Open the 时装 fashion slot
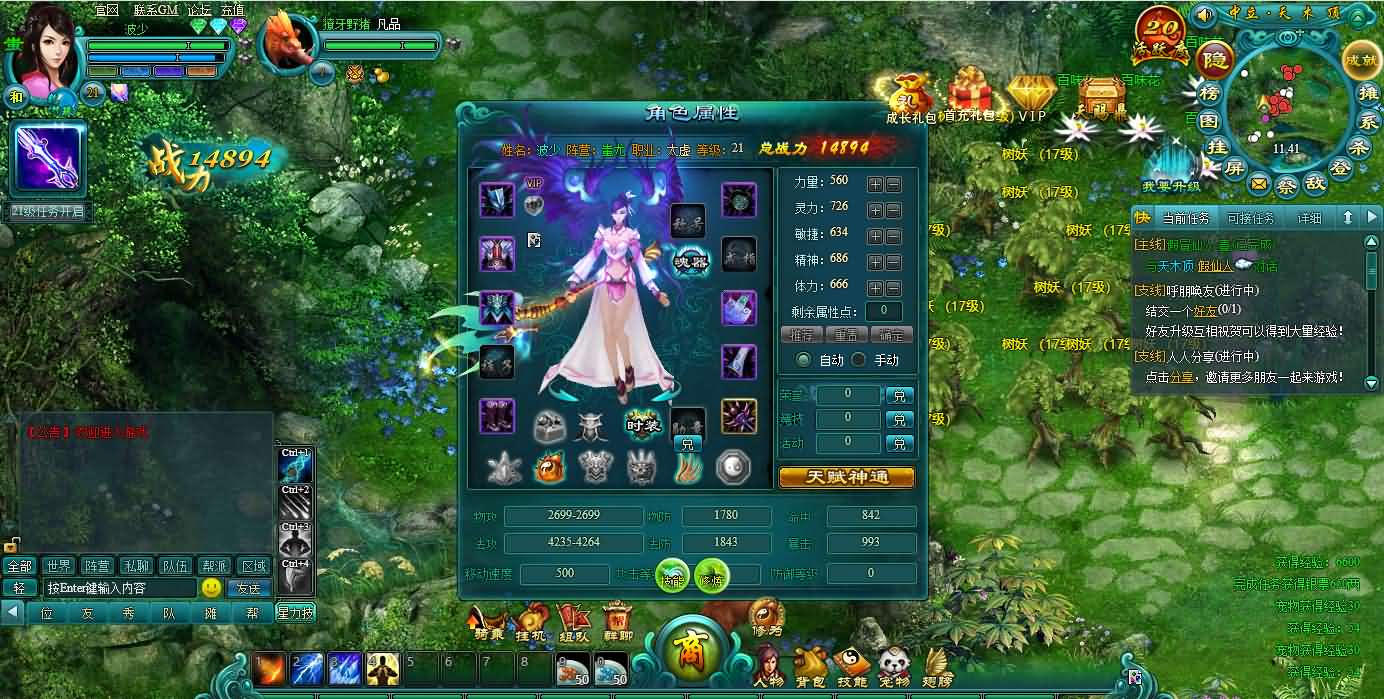Screen dimensions: 1384x699 [643, 423]
